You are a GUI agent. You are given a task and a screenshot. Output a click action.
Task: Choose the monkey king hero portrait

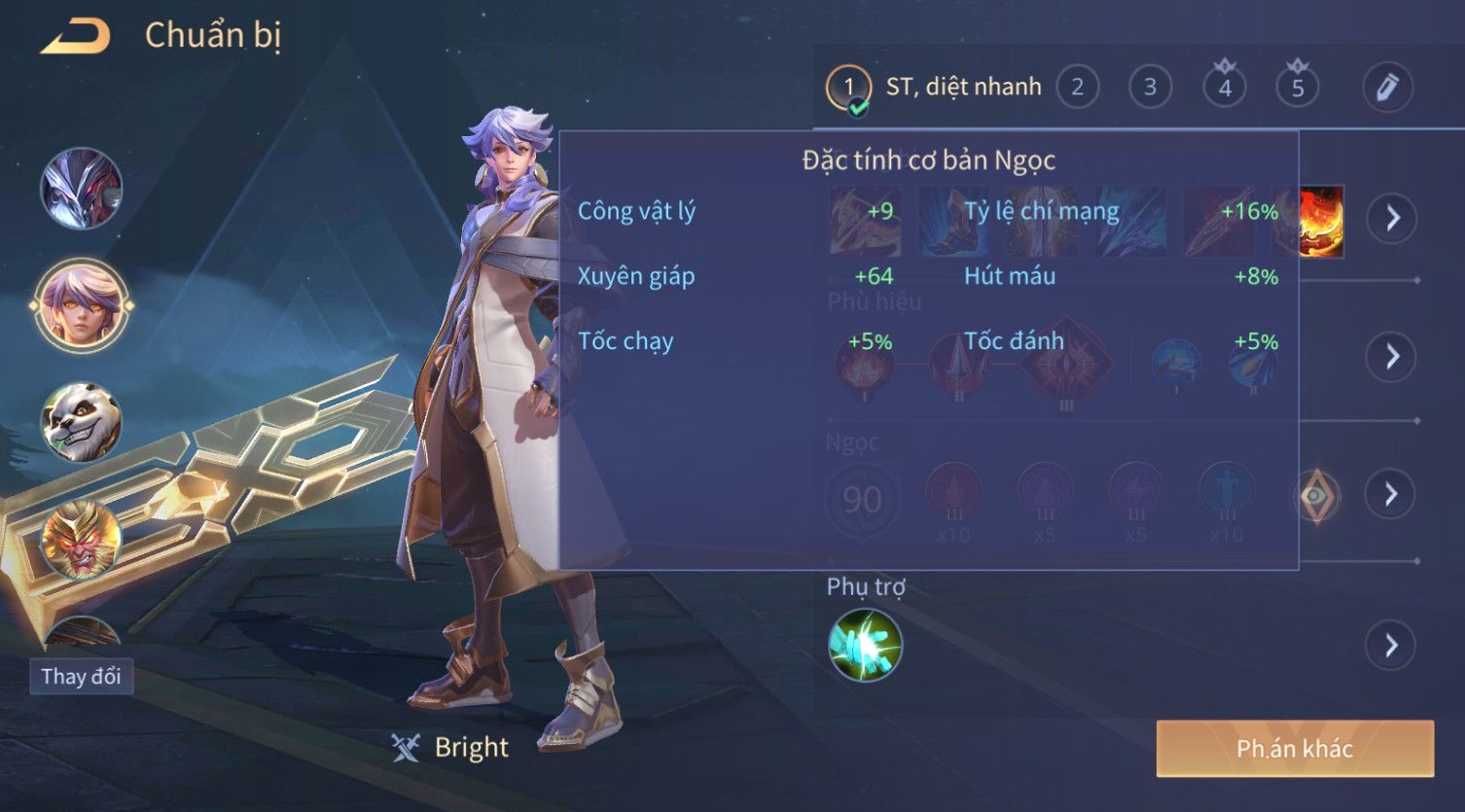pos(82,540)
